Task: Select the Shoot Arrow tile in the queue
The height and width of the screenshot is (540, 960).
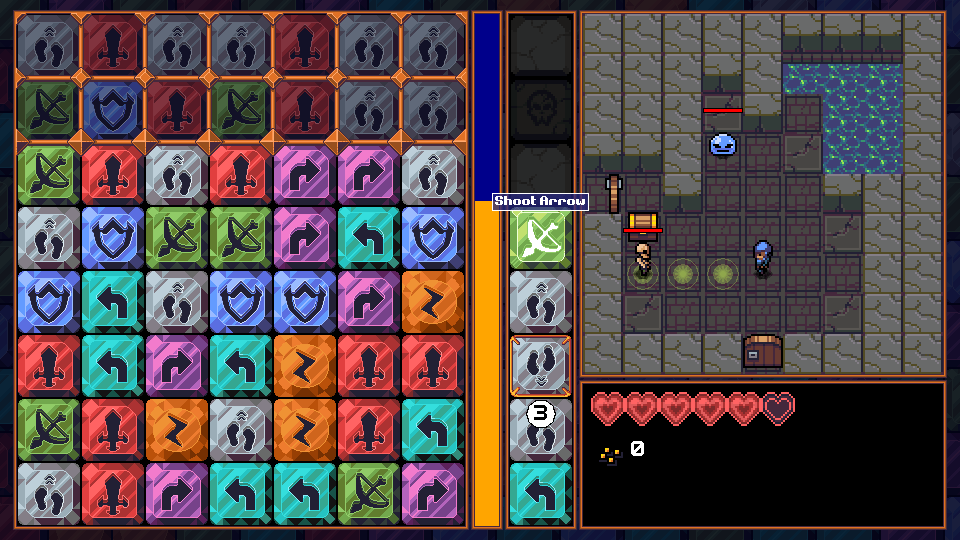Action: coord(540,238)
